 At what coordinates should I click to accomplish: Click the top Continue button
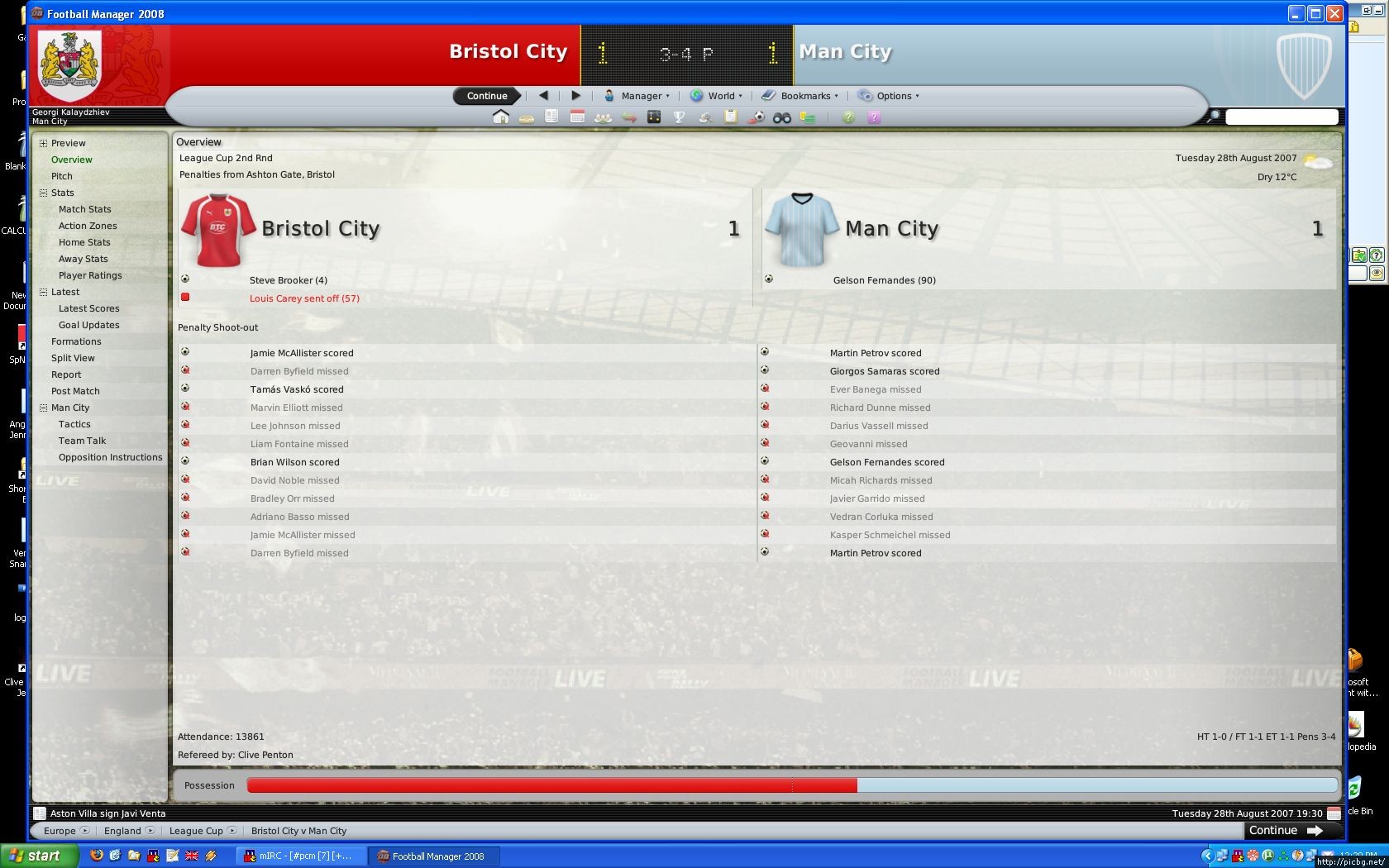(x=486, y=96)
